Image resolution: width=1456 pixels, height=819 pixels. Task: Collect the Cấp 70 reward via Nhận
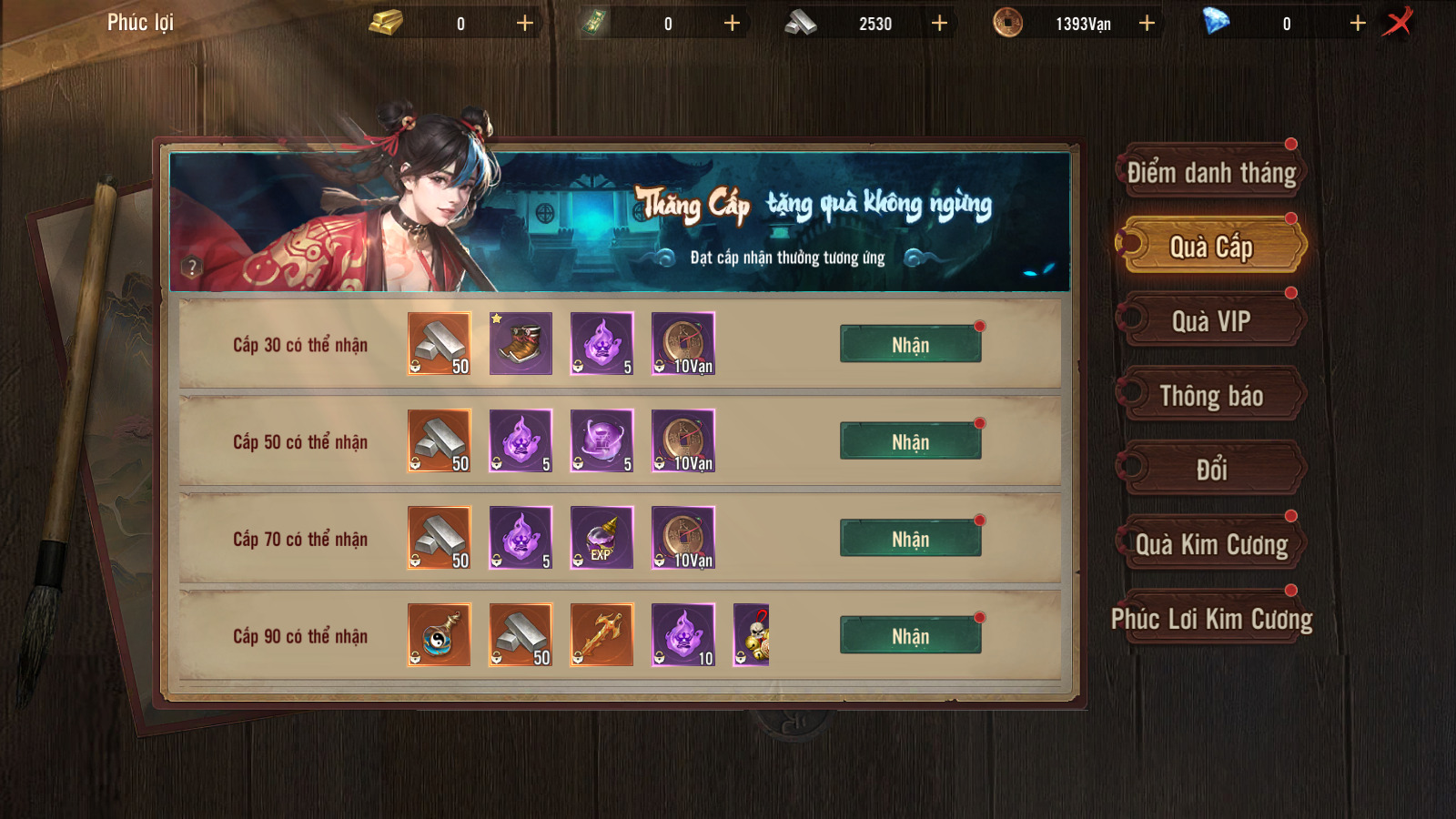point(910,539)
